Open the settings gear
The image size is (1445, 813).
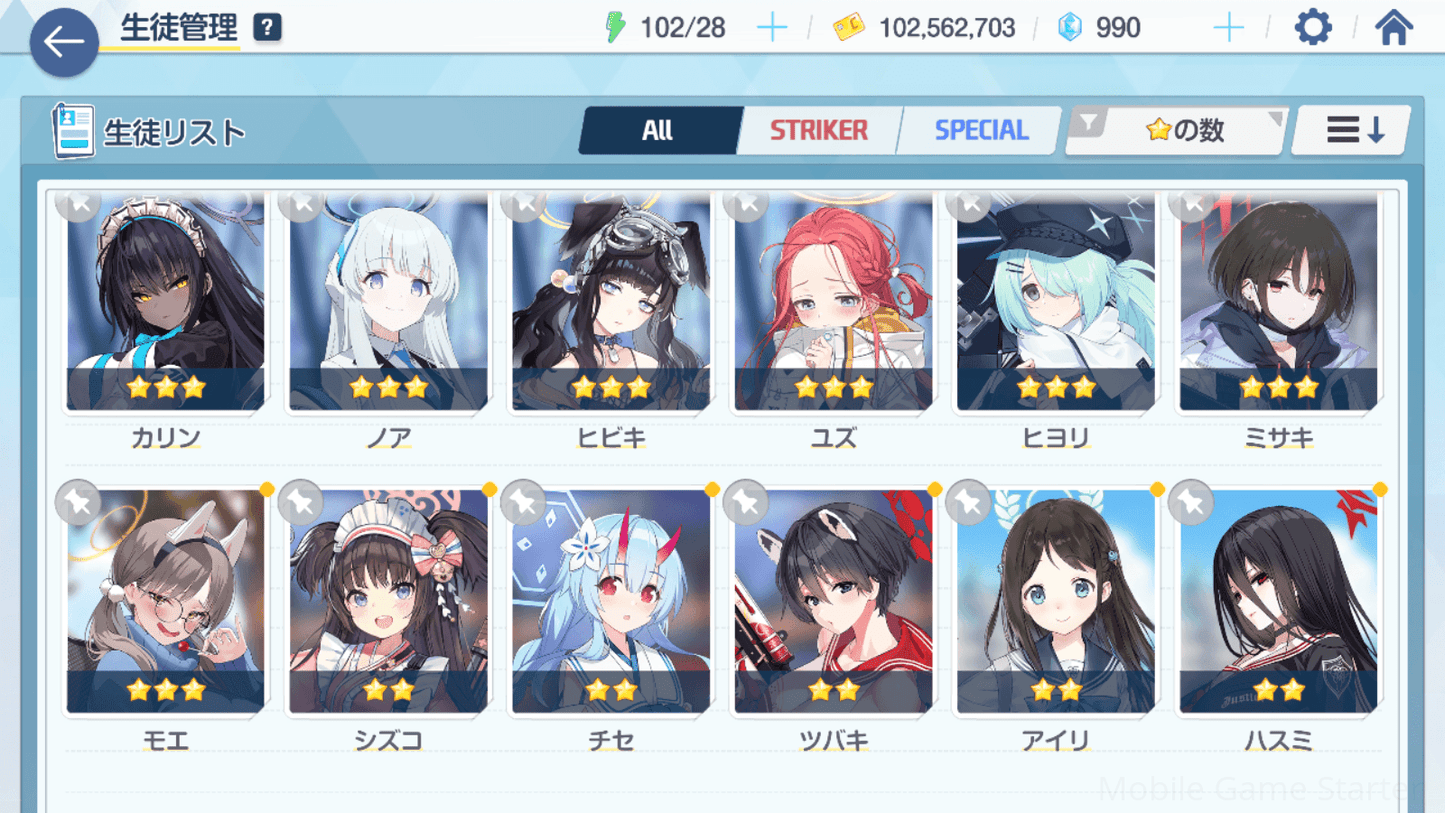tap(1312, 28)
